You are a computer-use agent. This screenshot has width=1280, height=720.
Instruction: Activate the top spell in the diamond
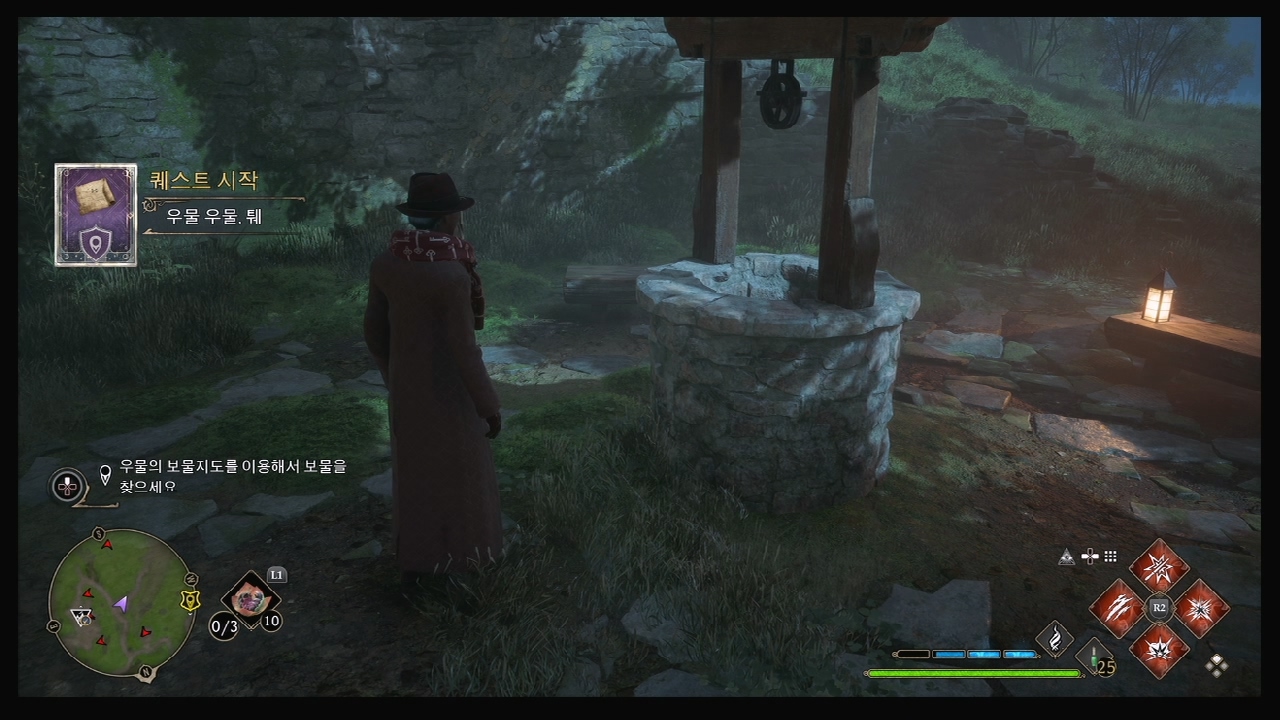pos(1159,566)
